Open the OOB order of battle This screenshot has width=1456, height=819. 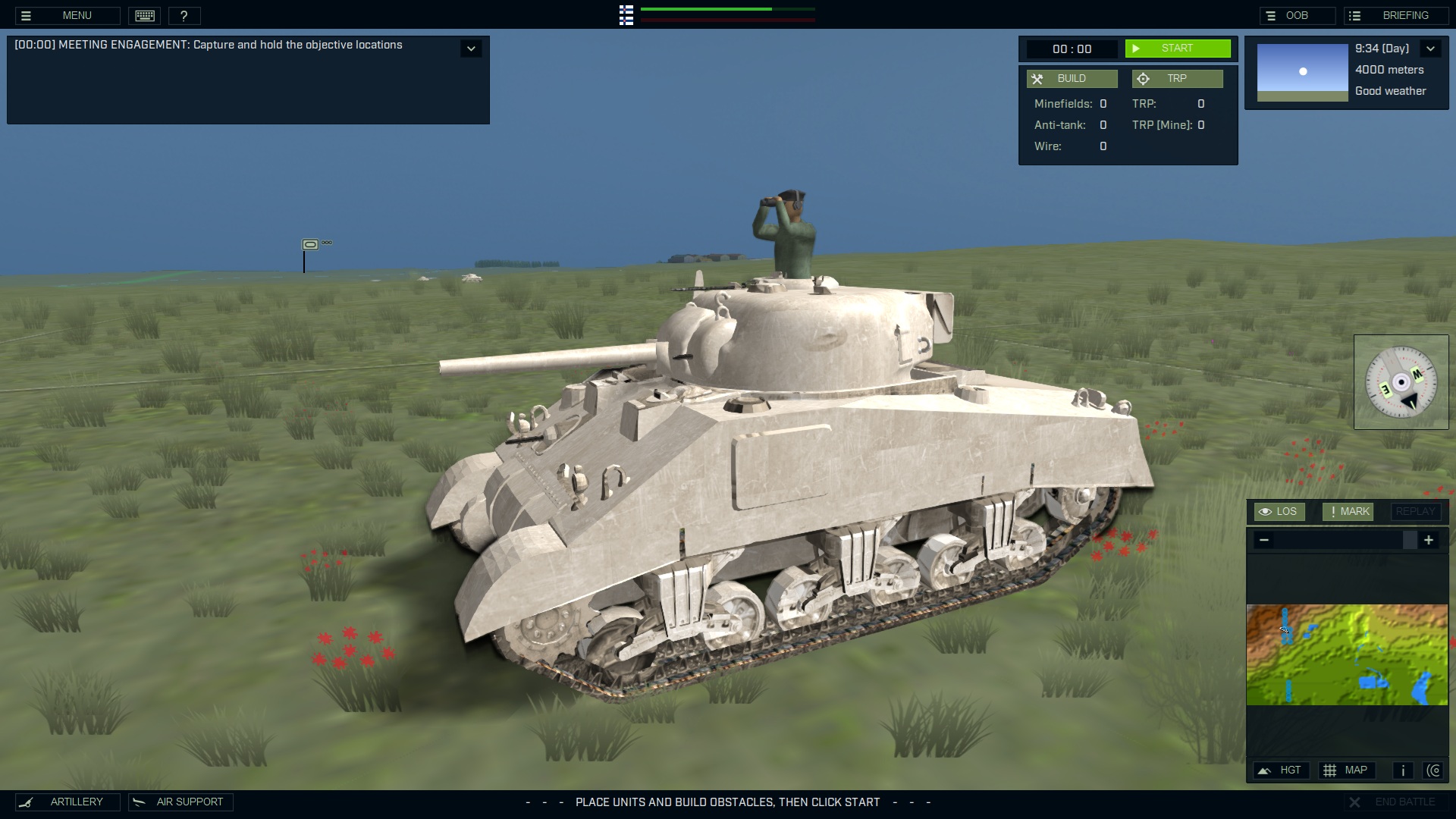pos(1298,14)
